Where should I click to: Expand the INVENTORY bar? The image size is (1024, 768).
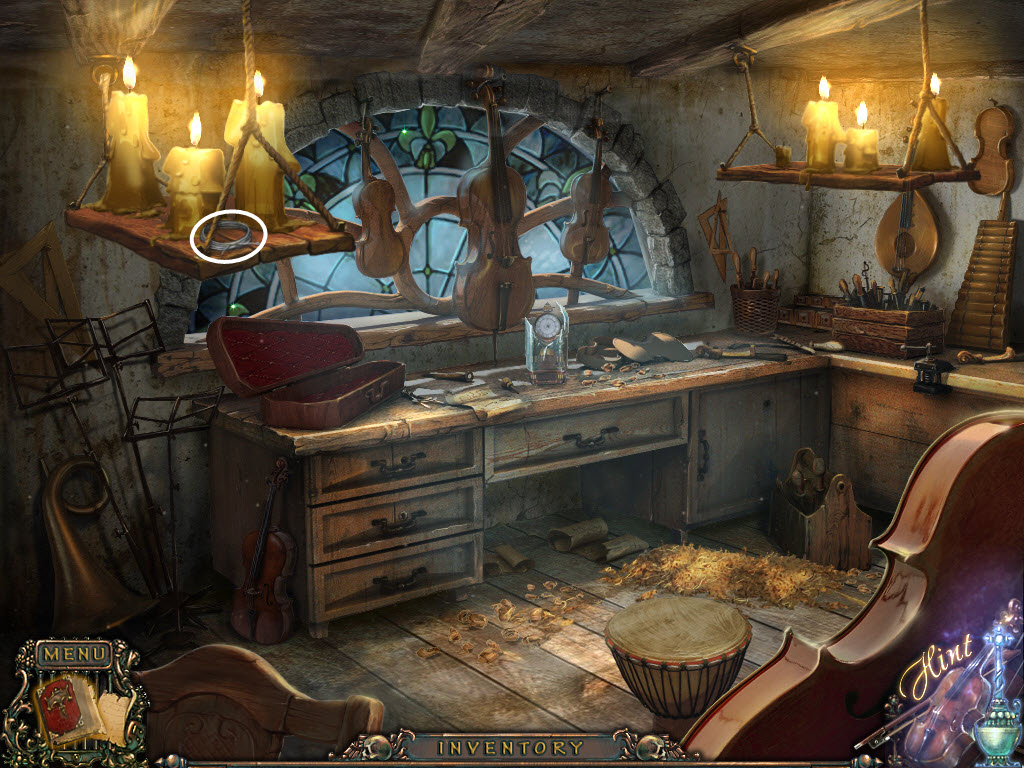(511, 747)
